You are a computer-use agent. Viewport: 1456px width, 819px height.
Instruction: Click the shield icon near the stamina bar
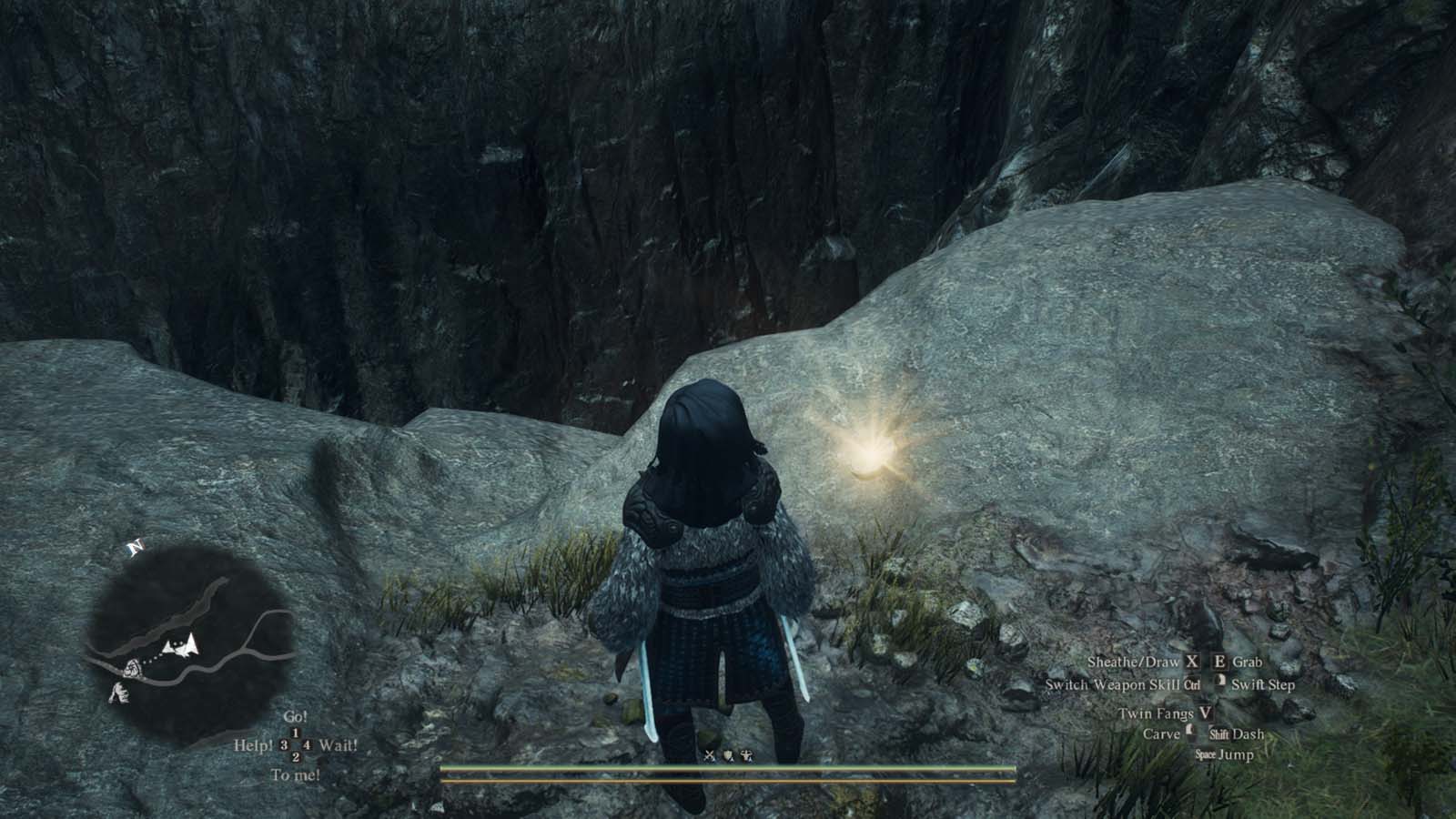tap(727, 754)
